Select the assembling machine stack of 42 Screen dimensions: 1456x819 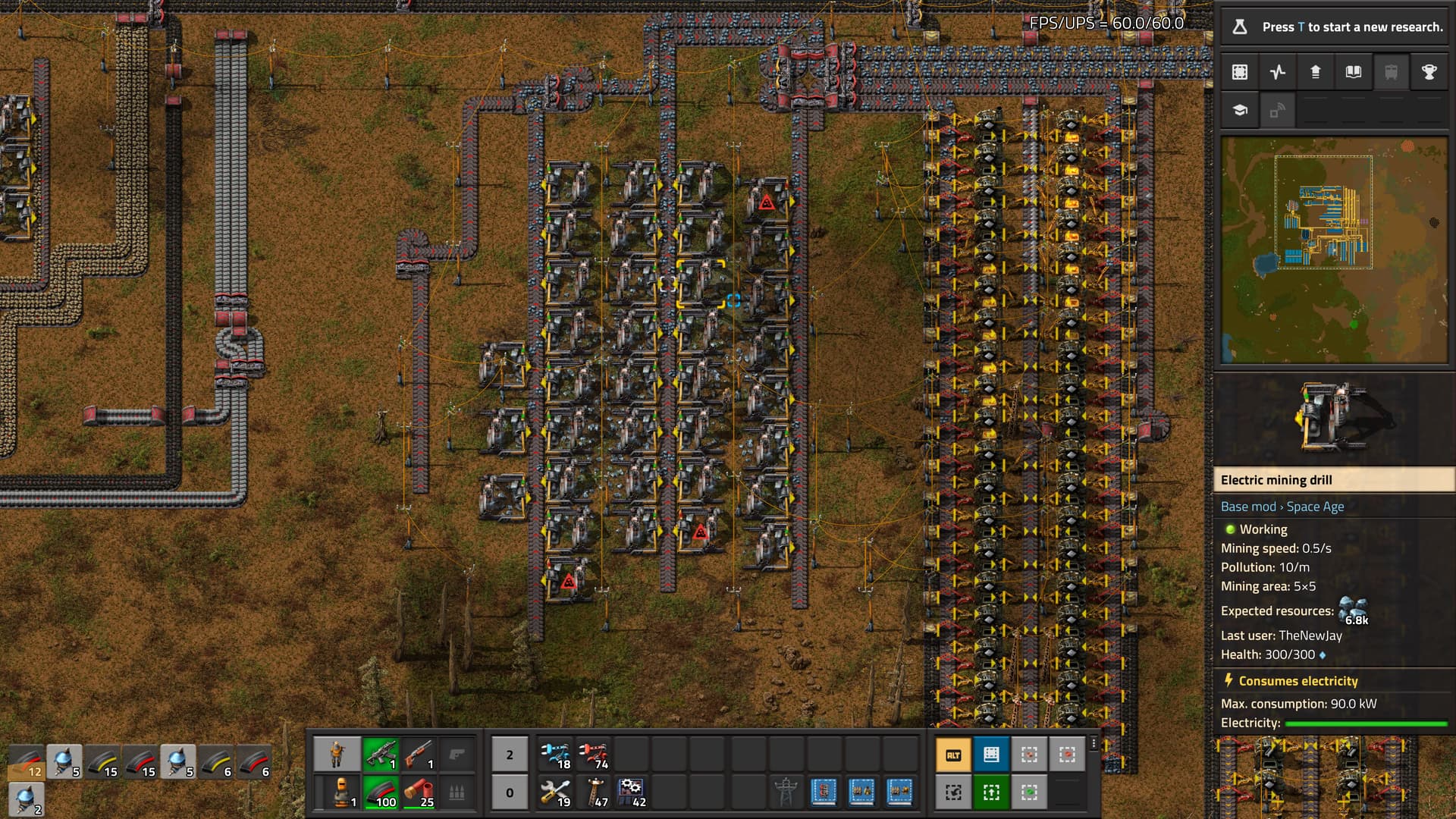(632, 792)
